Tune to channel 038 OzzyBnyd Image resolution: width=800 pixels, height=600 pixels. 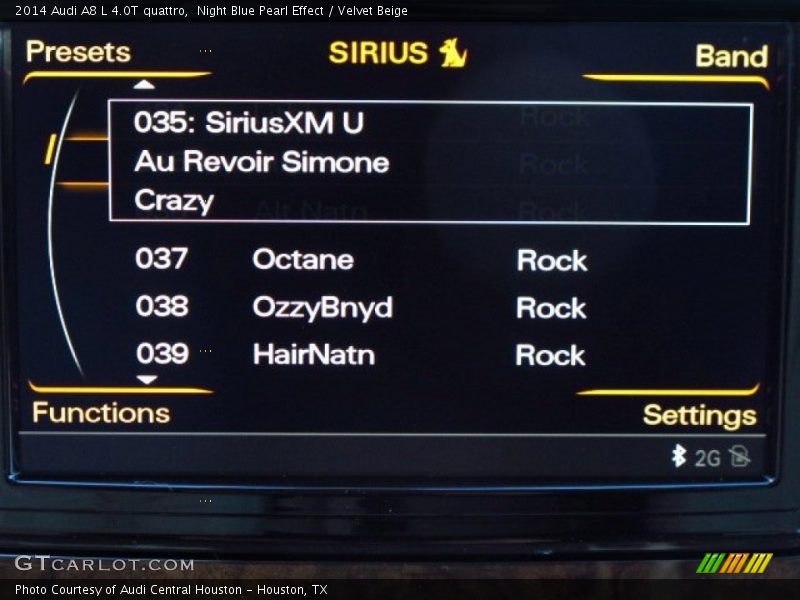point(321,307)
